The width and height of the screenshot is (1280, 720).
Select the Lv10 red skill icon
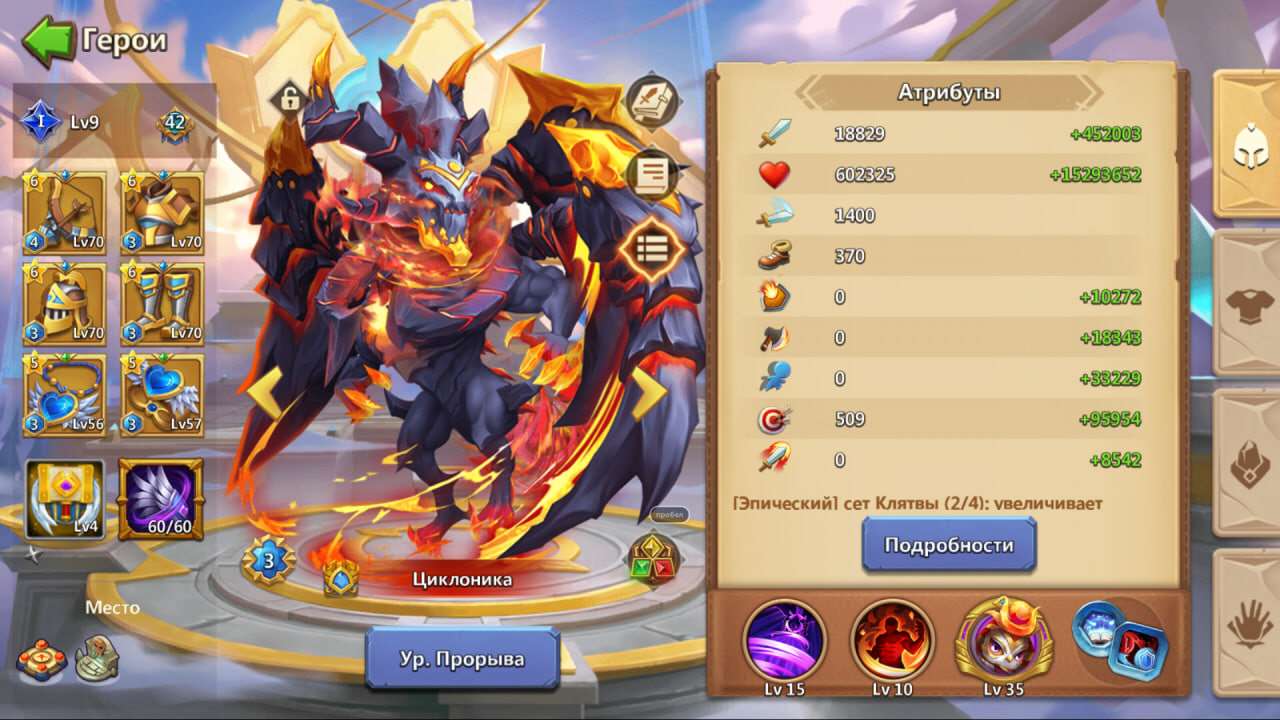pos(891,645)
